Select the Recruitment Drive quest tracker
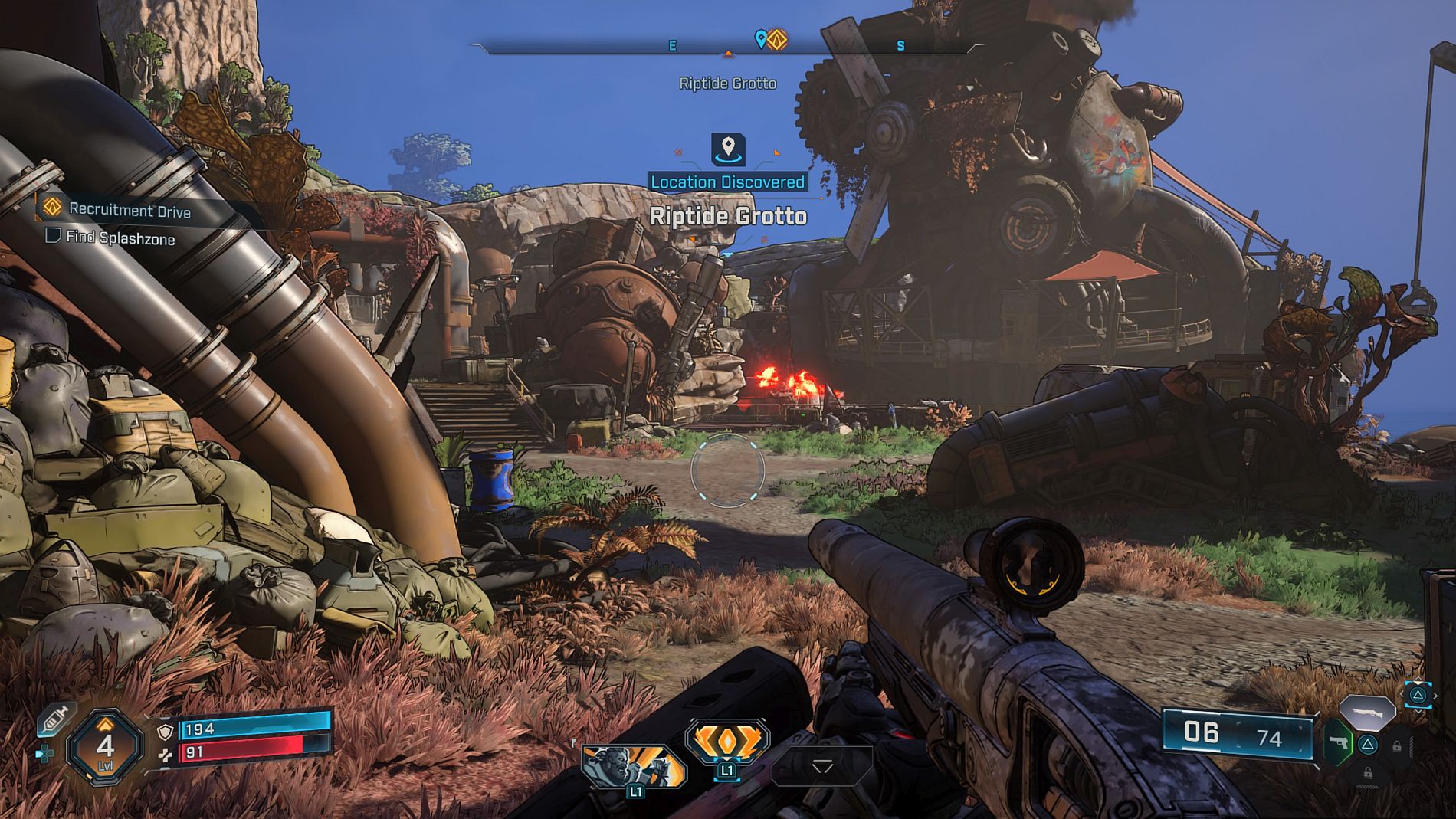 [129, 210]
